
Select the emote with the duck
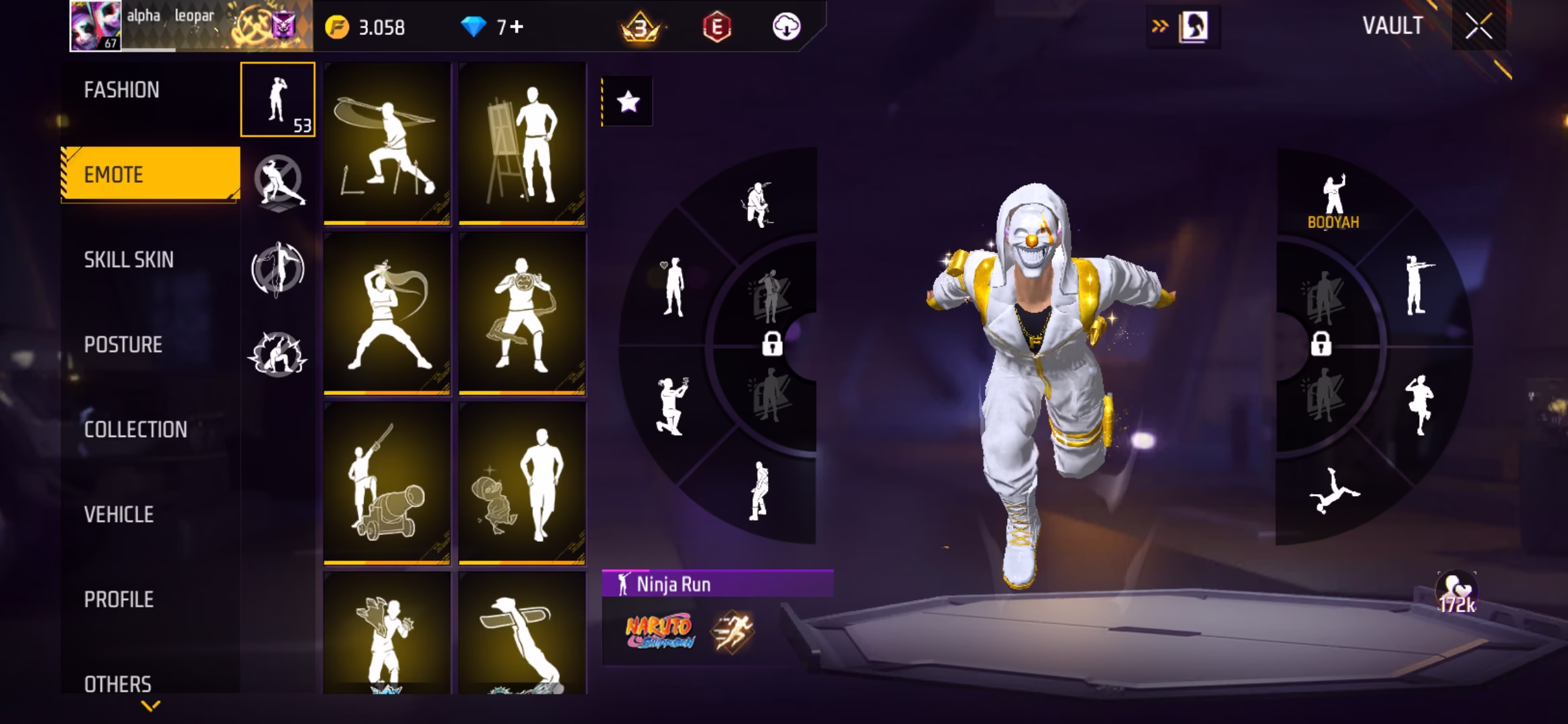tap(522, 483)
